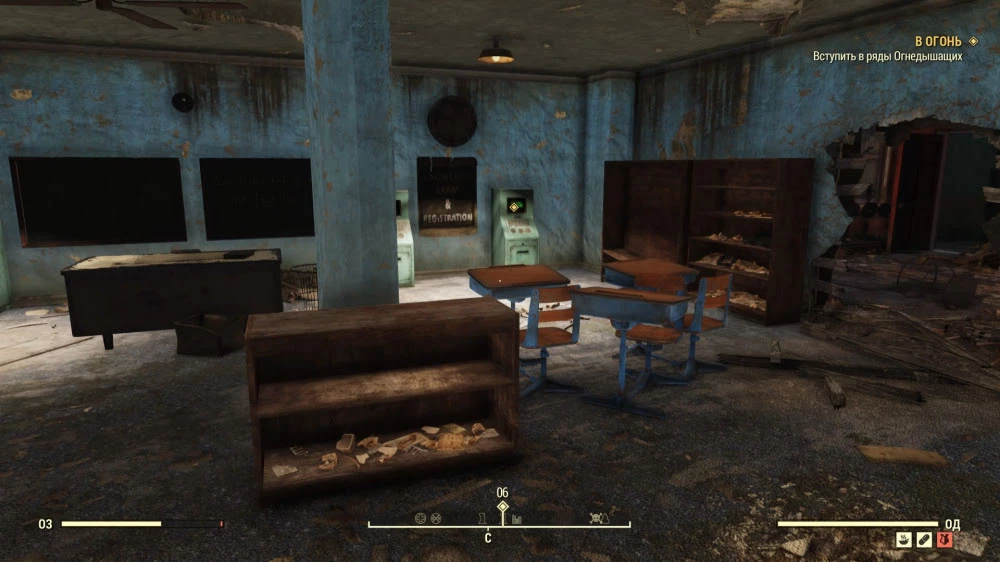Click the quest objective "Вступить в ряды Огнедышащих"
This screenshot has height=562, width=1000.
point(887,57)
